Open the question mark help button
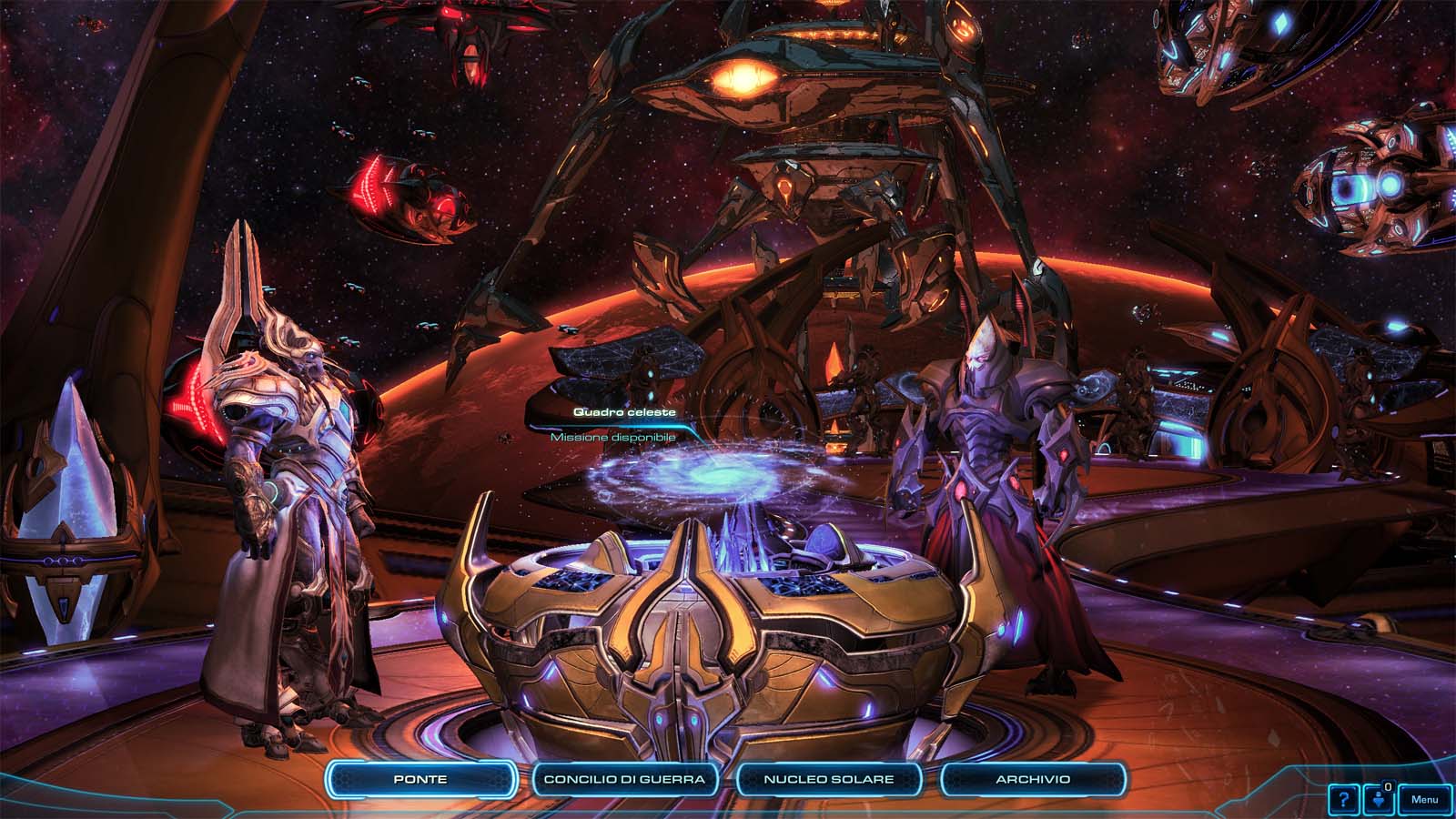This screenshot has height=819, width=1456. (x=1343, y=800)
